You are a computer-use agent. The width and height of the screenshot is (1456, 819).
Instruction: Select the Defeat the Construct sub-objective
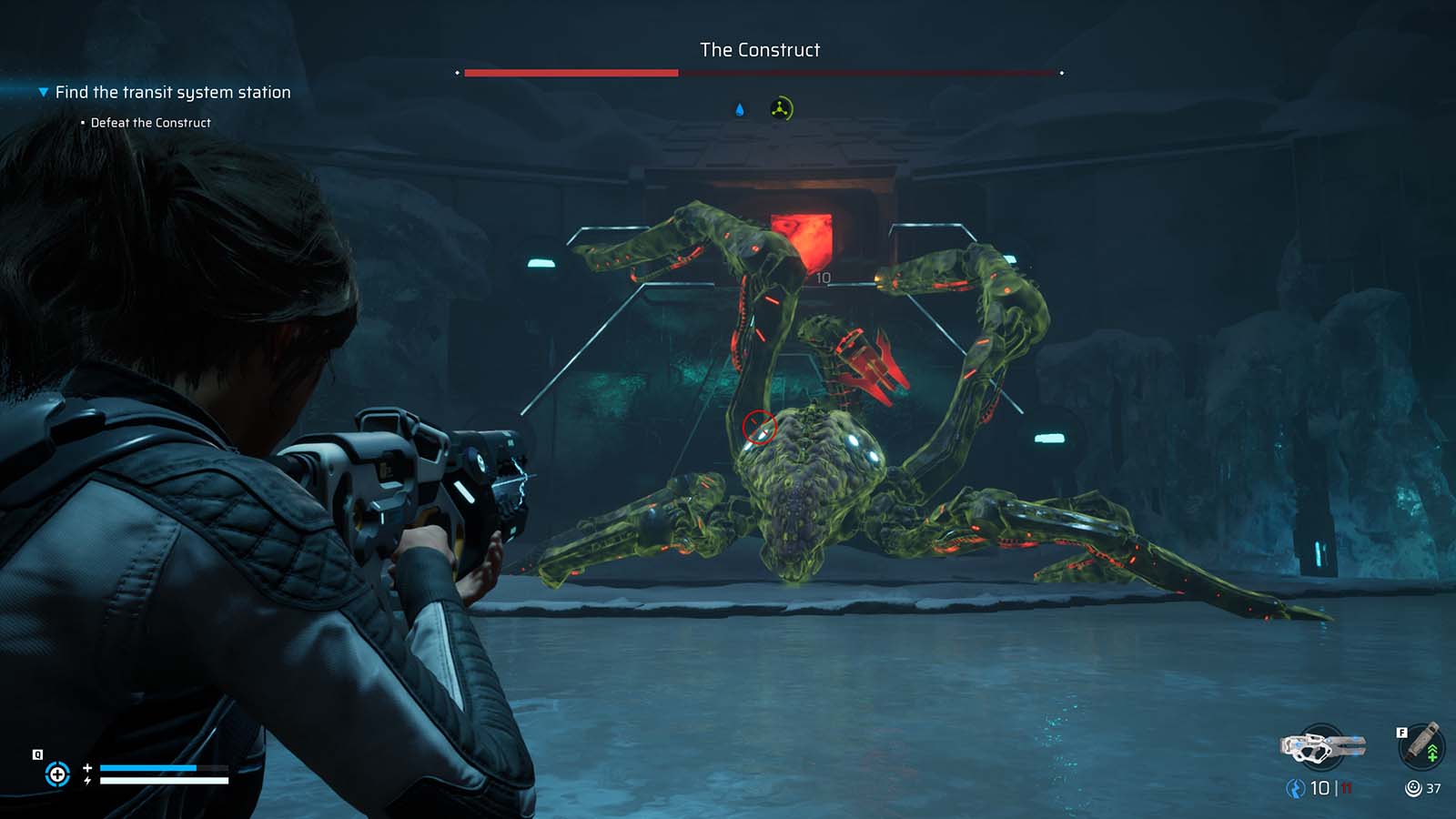click(150, 123)
